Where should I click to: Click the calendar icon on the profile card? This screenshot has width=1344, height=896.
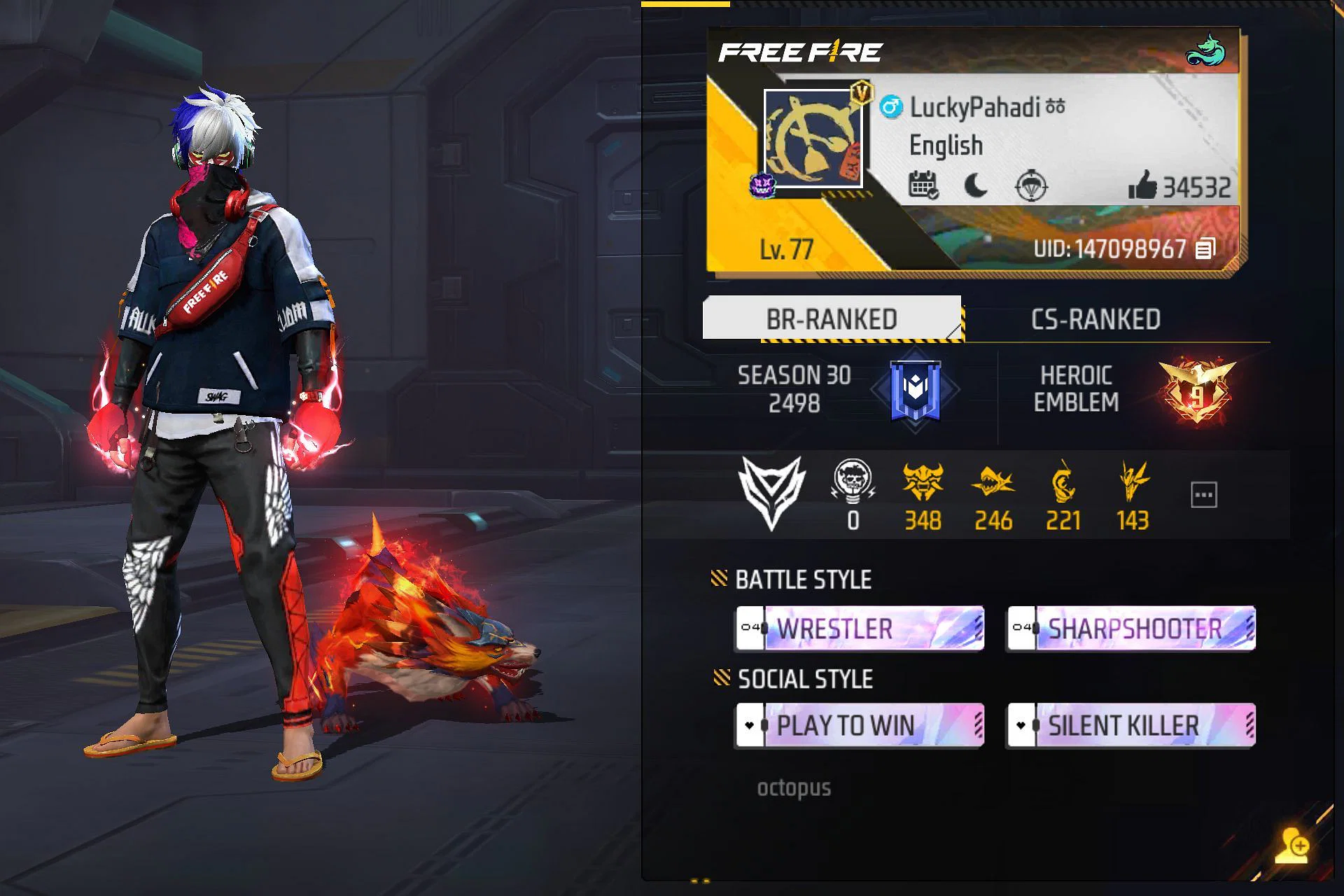pyautogui.click(x=923, y=185)
